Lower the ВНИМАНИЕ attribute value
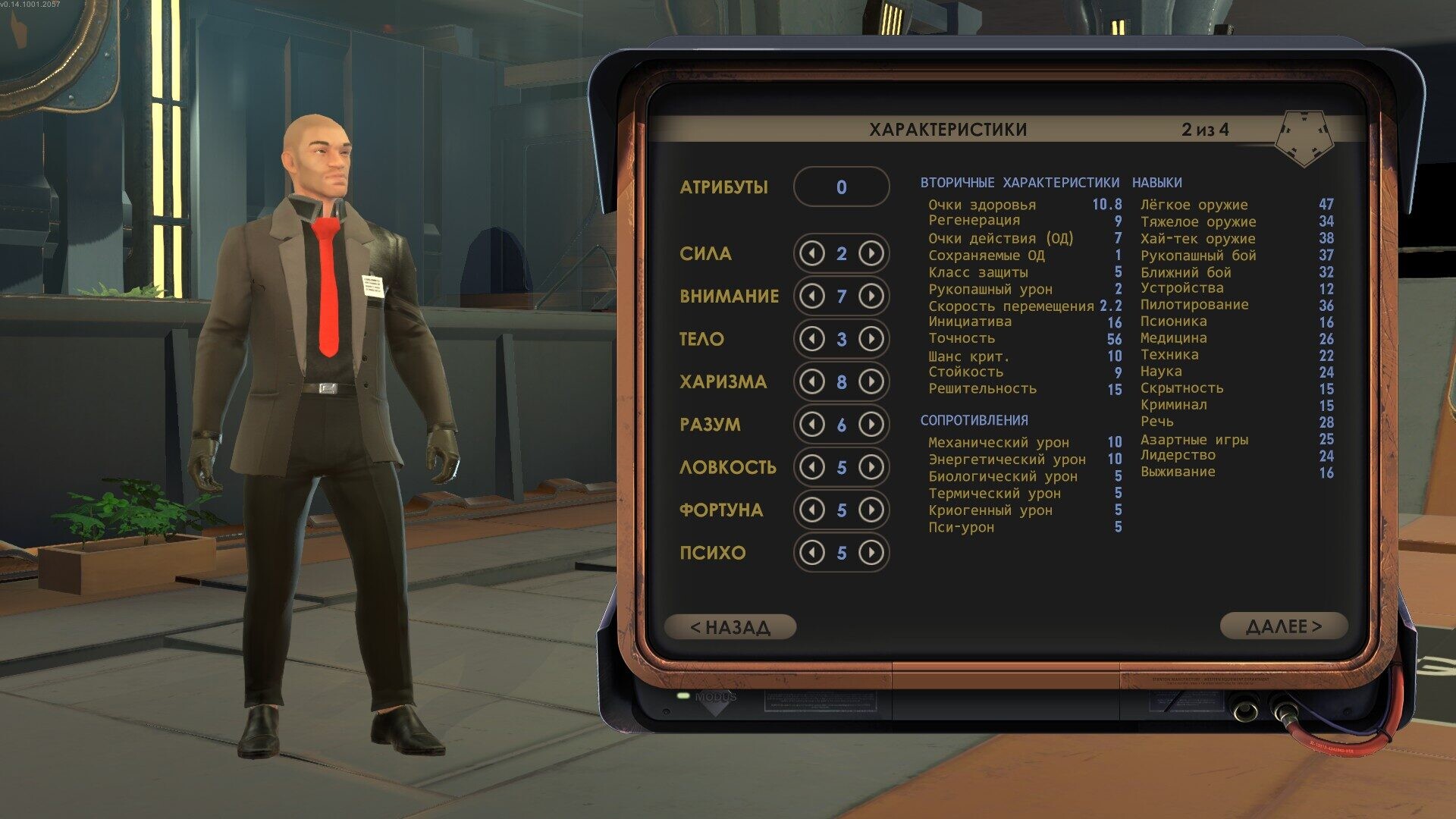 point(812,296)
